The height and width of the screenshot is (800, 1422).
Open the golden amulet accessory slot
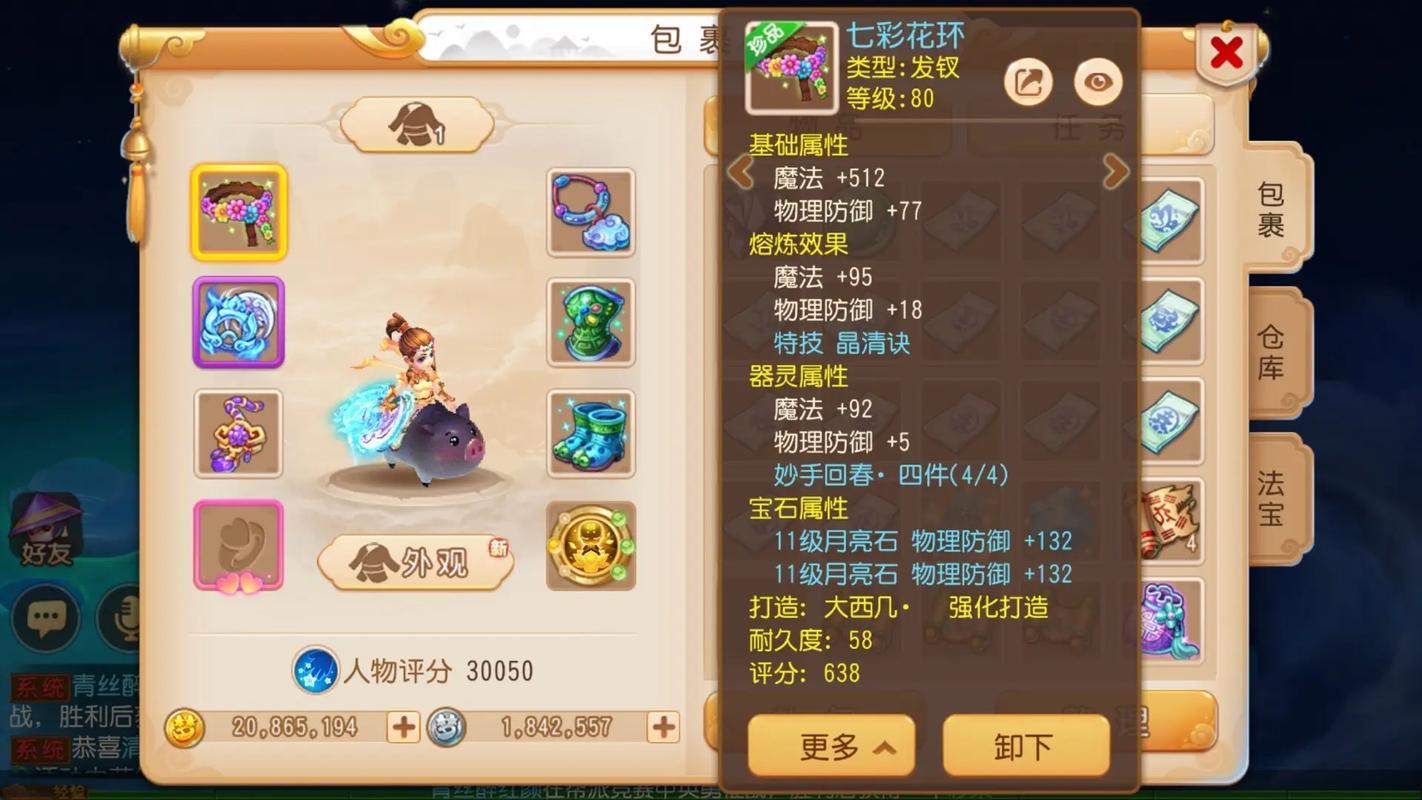click(590, 546)
